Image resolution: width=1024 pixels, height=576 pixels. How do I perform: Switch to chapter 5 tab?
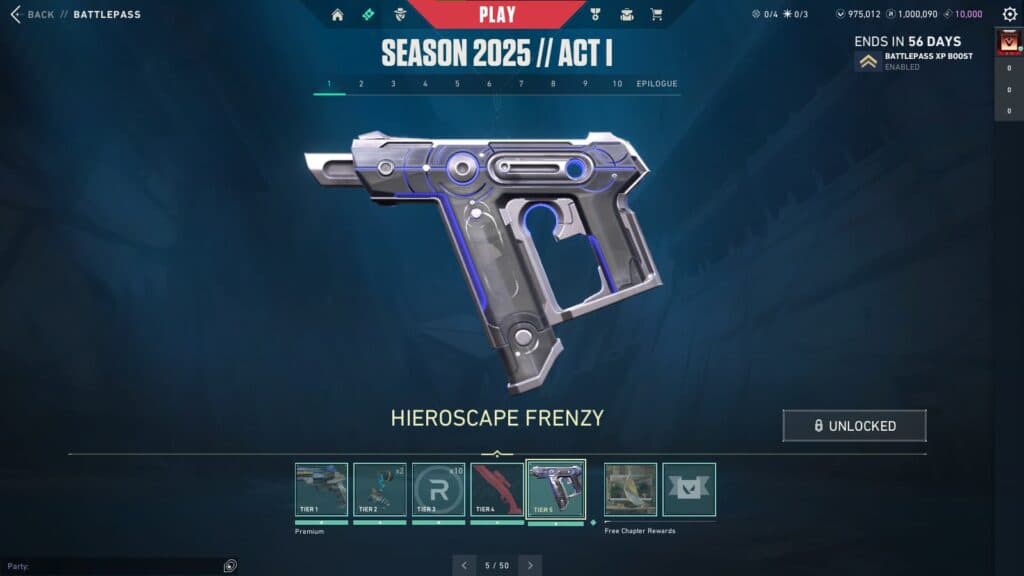(457, 84)
